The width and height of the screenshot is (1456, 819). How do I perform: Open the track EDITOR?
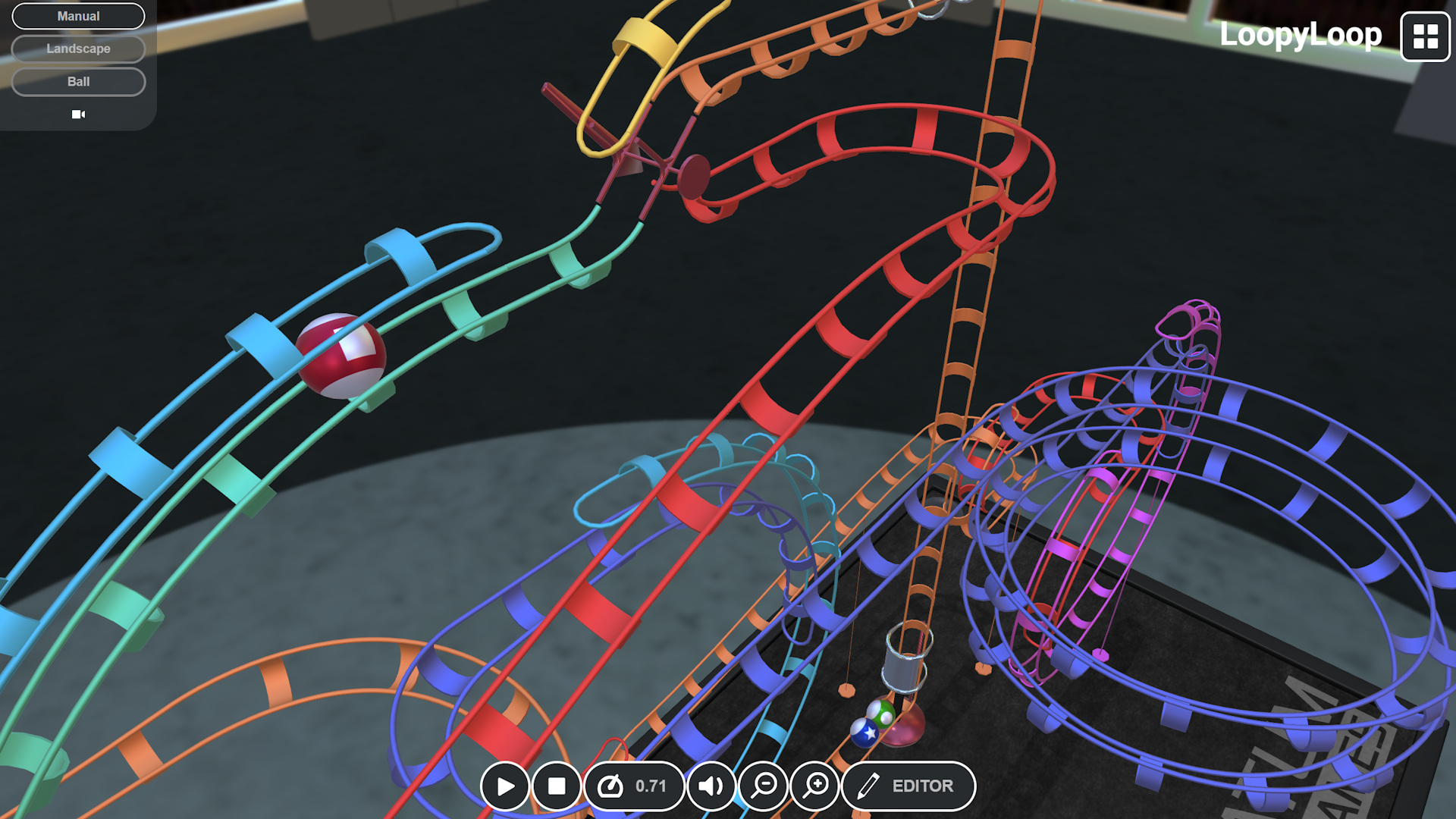point(908,786)
